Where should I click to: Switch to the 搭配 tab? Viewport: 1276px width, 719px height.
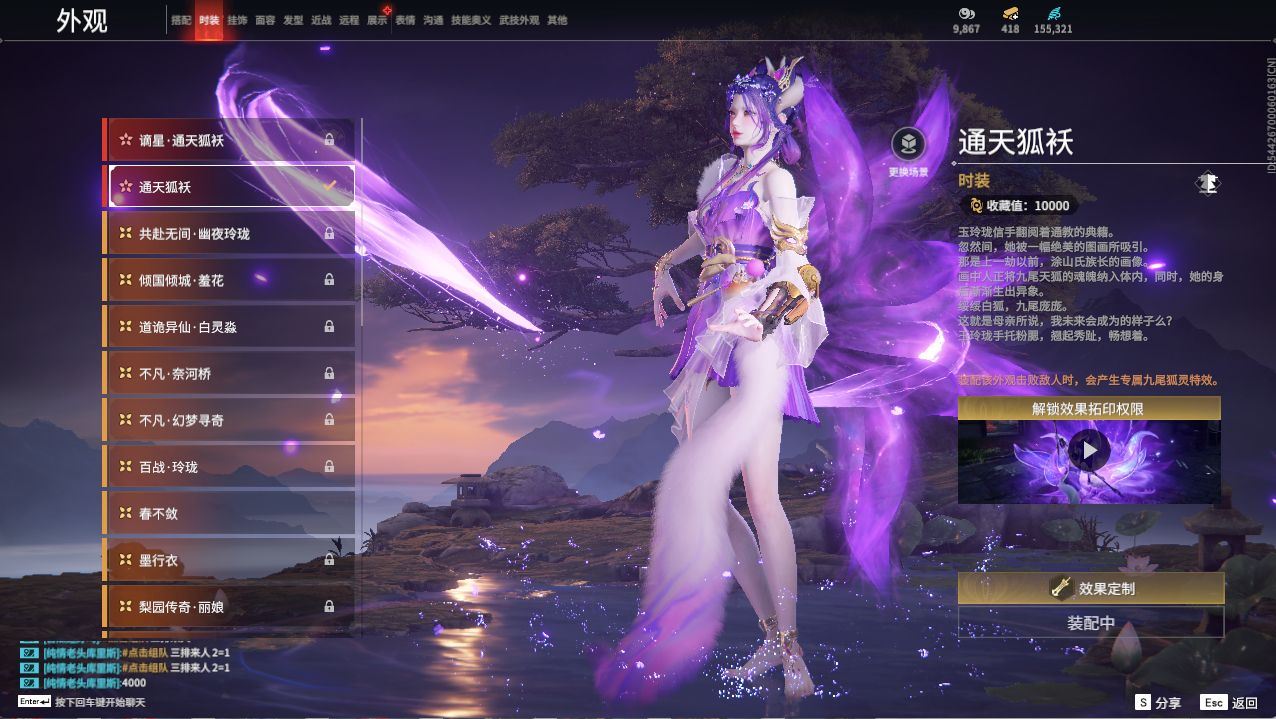pyautogui.click(x=181, y=20)
